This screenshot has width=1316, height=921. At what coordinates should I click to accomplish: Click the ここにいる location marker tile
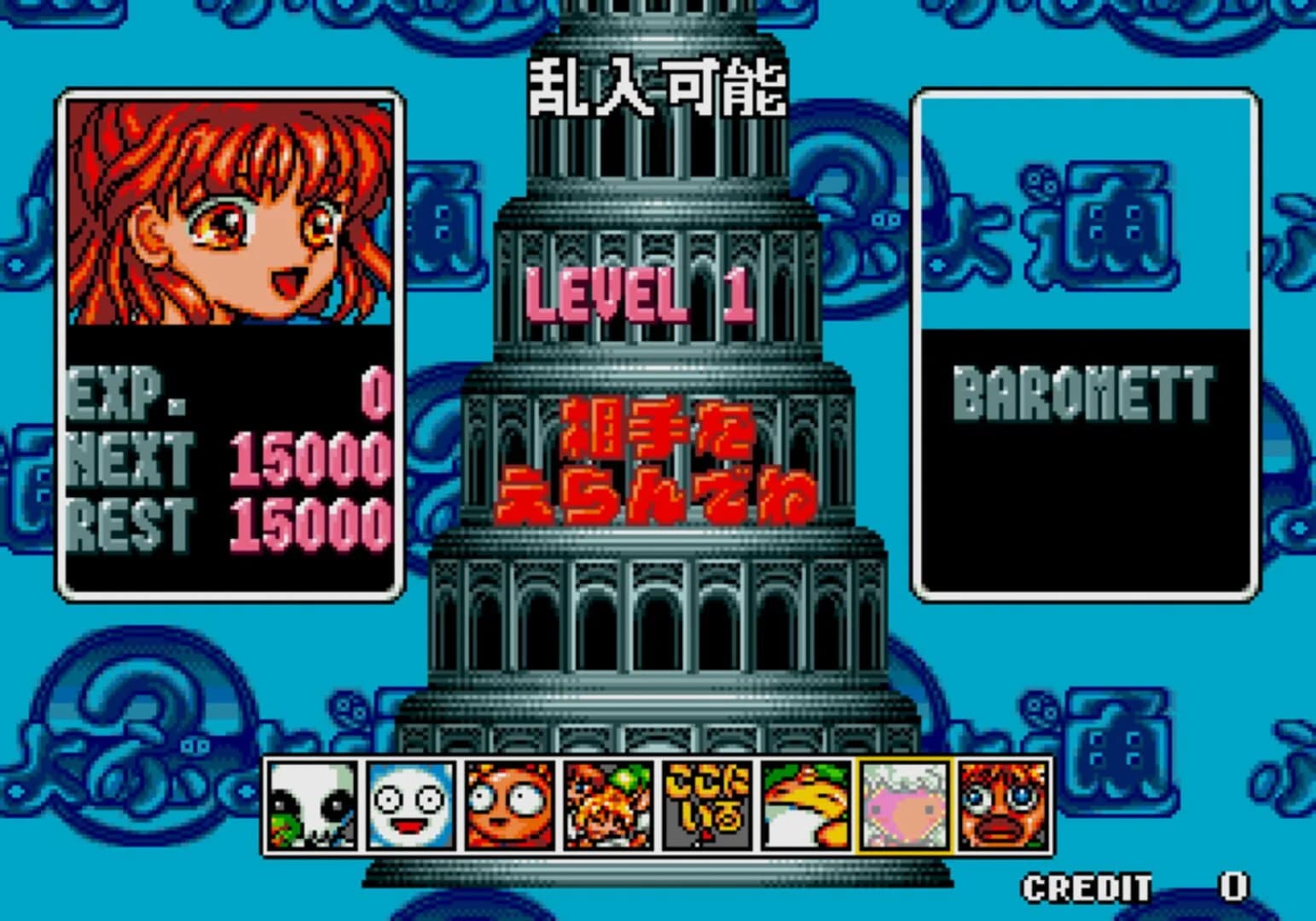pos(704,807)
